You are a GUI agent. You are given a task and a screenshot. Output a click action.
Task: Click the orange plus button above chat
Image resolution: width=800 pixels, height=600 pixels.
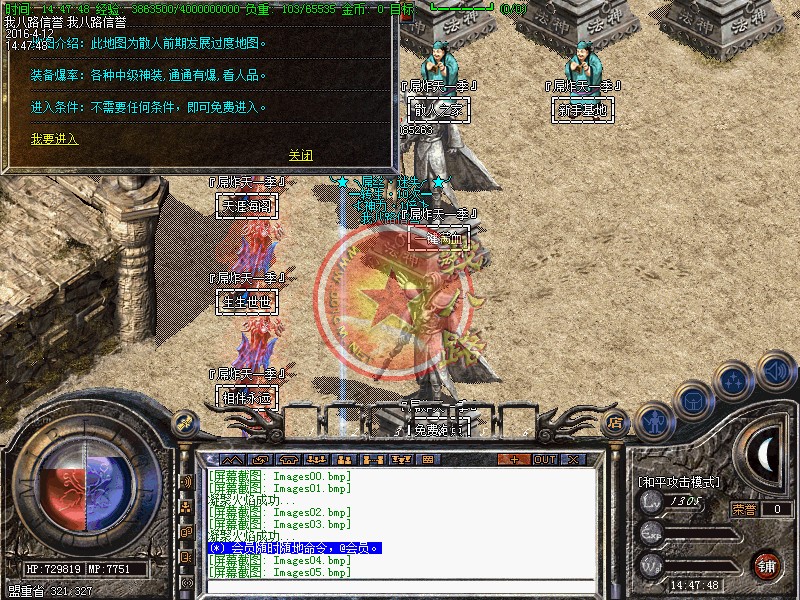coord(514,459)
